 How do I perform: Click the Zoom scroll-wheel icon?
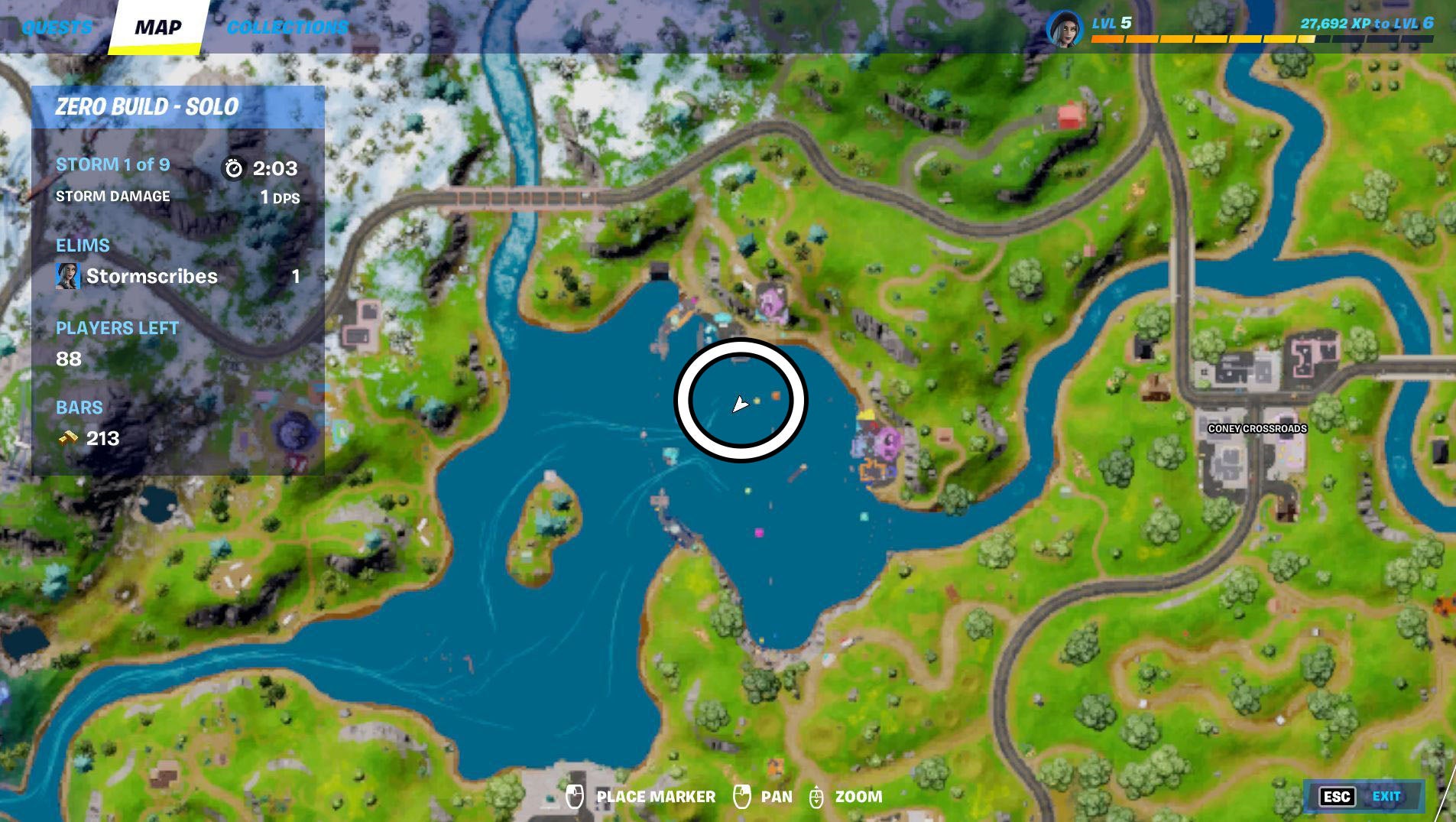click(817, 796)
